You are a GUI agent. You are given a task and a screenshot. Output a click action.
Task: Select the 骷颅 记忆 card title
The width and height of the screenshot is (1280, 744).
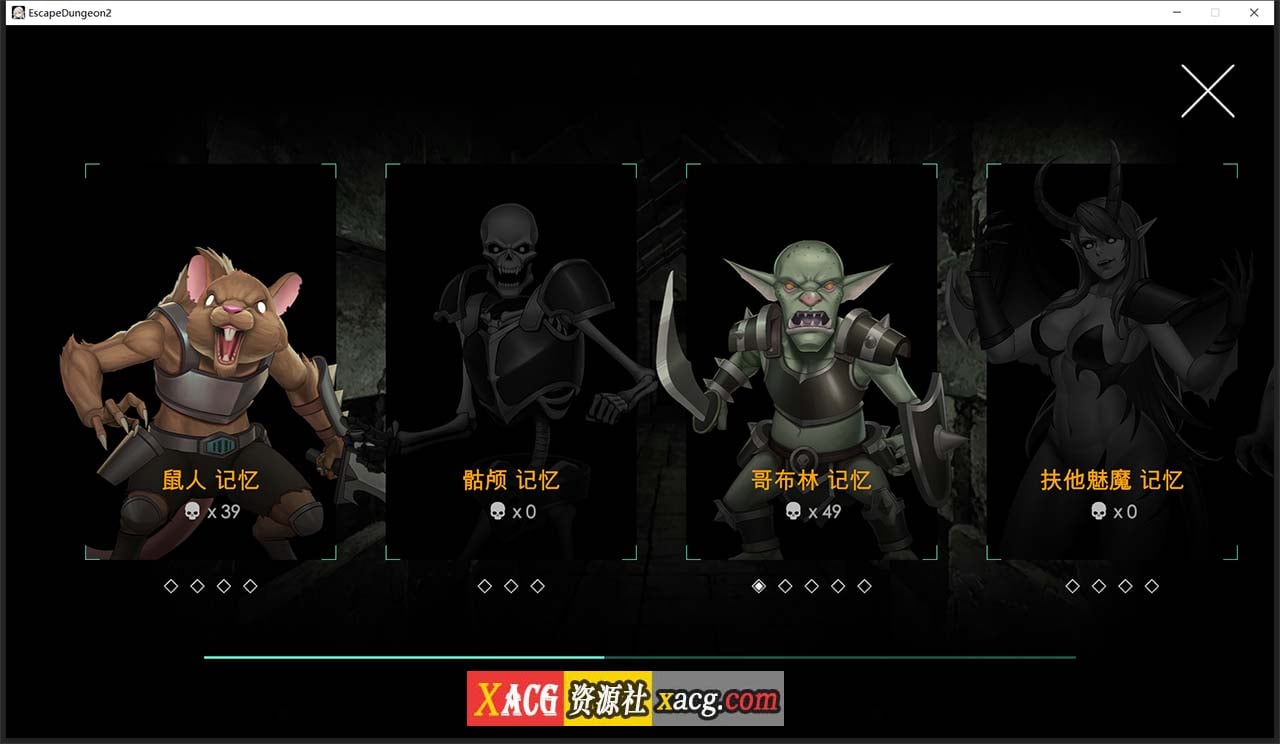(x=510, y=479)
